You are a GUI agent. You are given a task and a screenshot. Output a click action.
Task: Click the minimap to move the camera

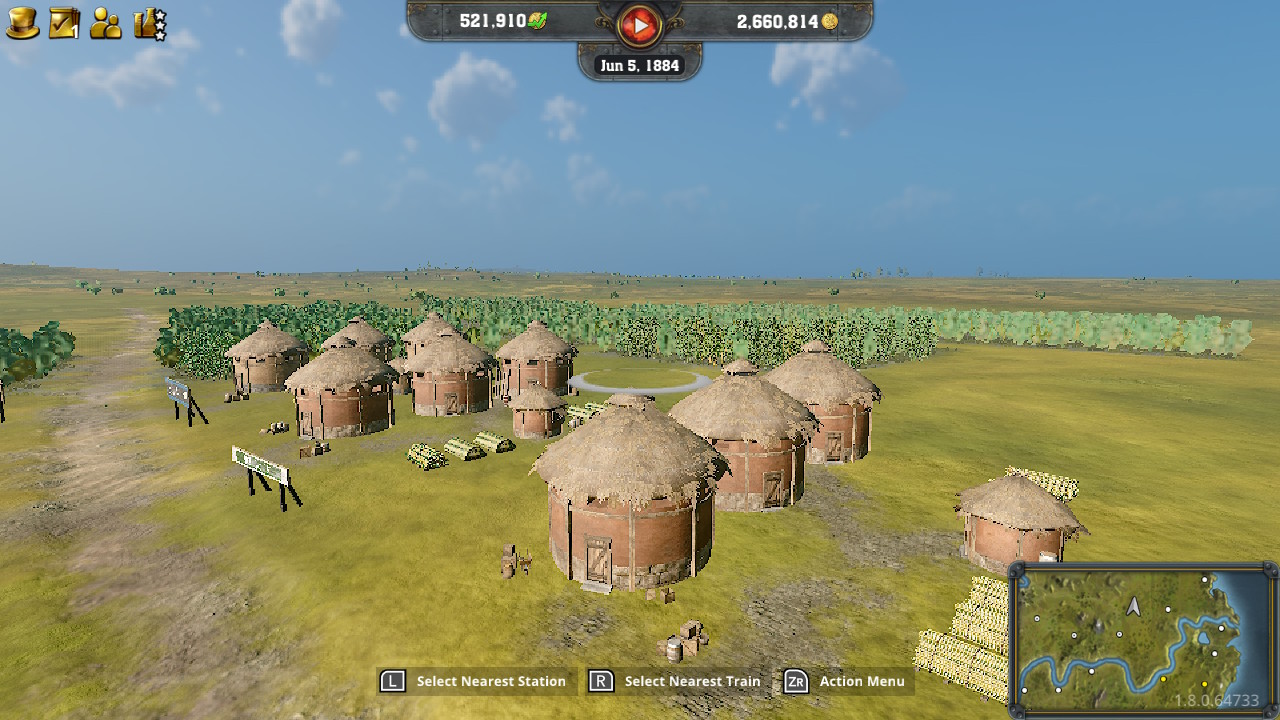(x=1140, y=640)
